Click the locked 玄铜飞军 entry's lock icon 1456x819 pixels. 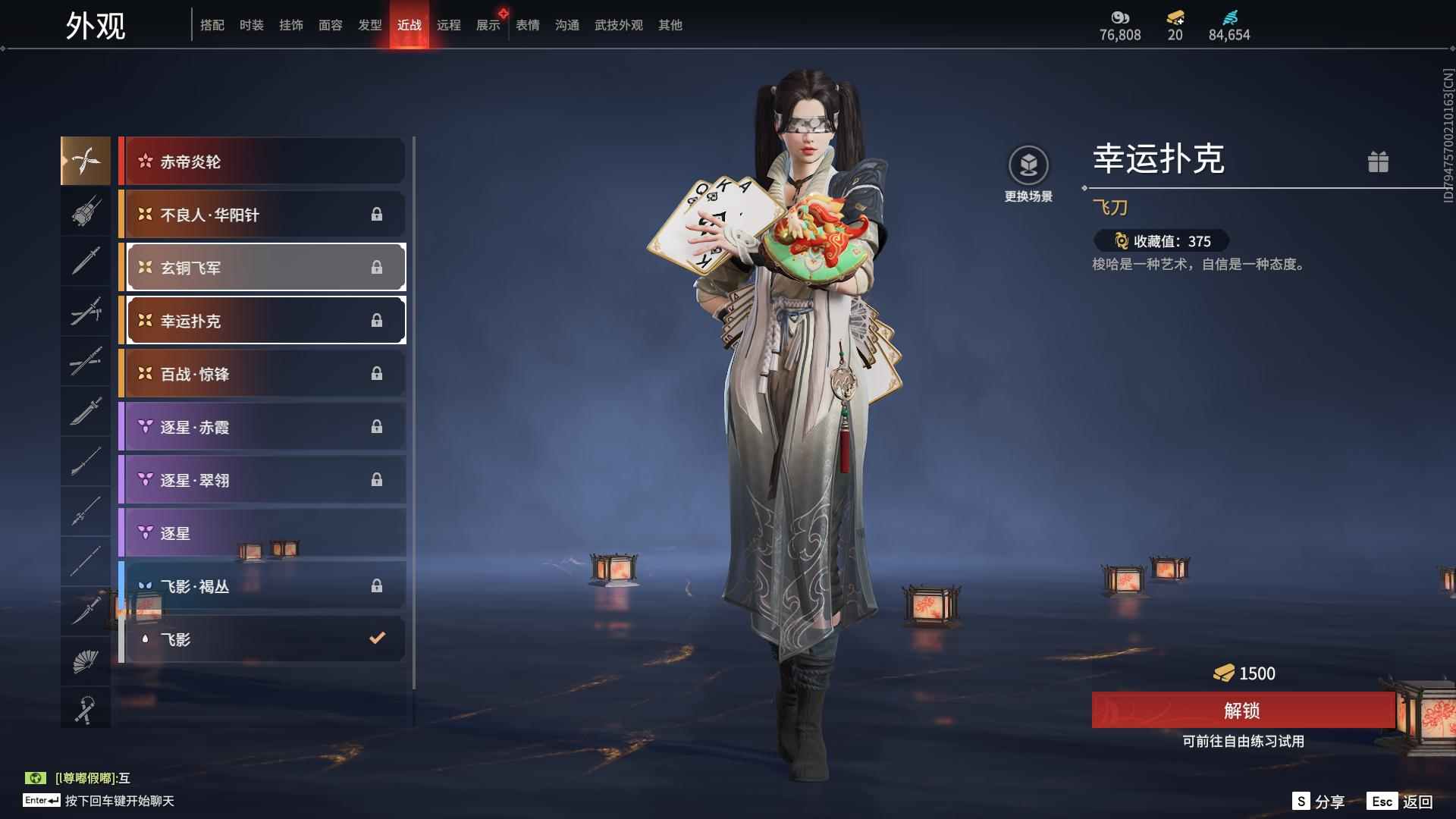tap(378, 267)
